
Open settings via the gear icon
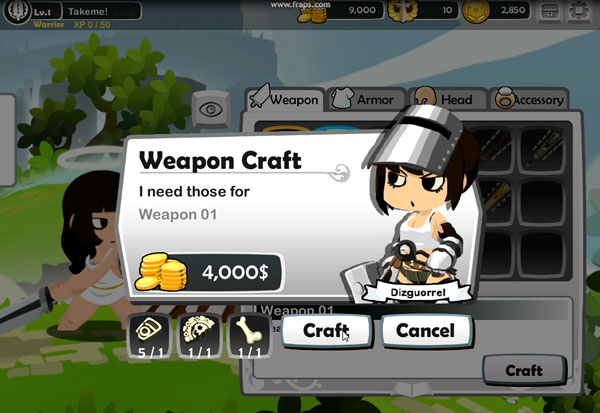[x=579, y=12]
